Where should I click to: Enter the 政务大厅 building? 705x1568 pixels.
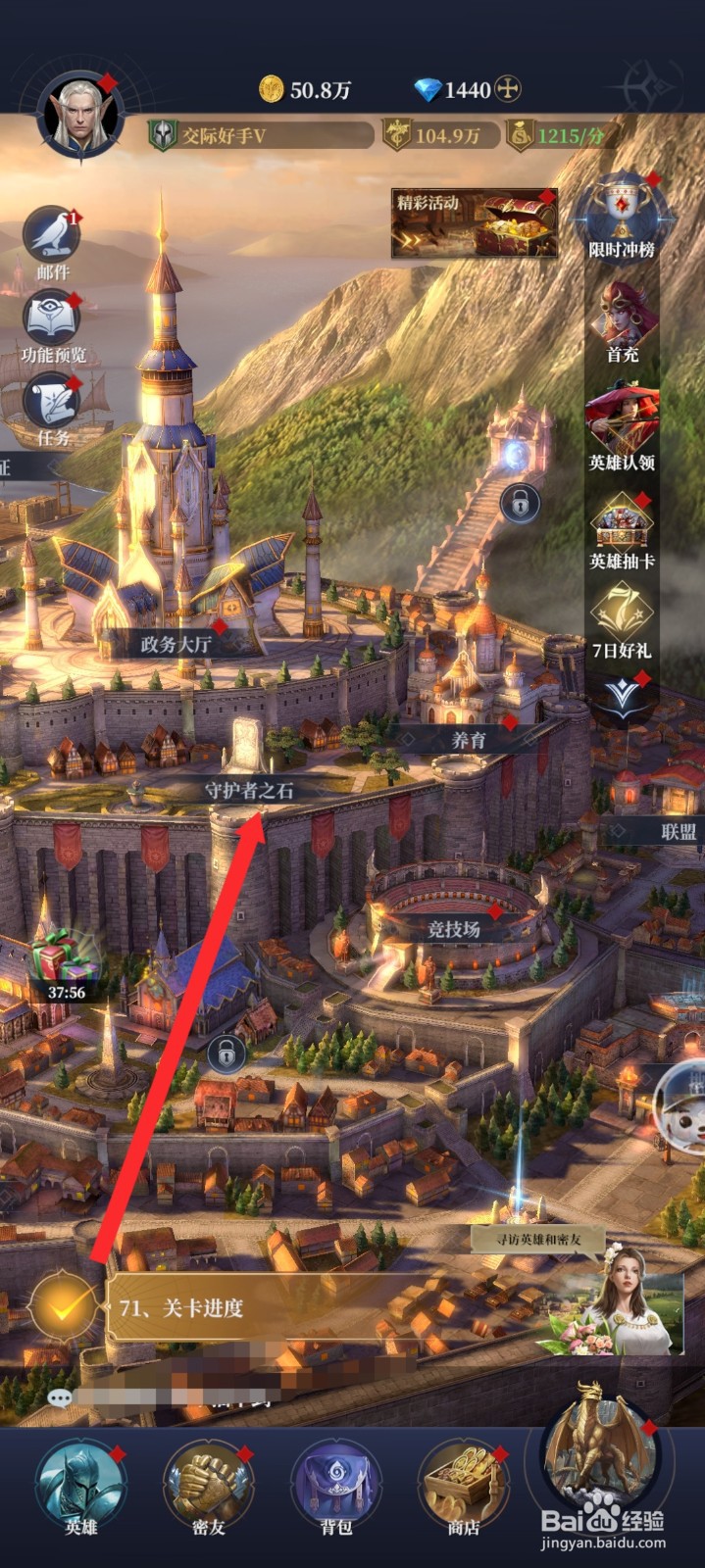point(176,644)
